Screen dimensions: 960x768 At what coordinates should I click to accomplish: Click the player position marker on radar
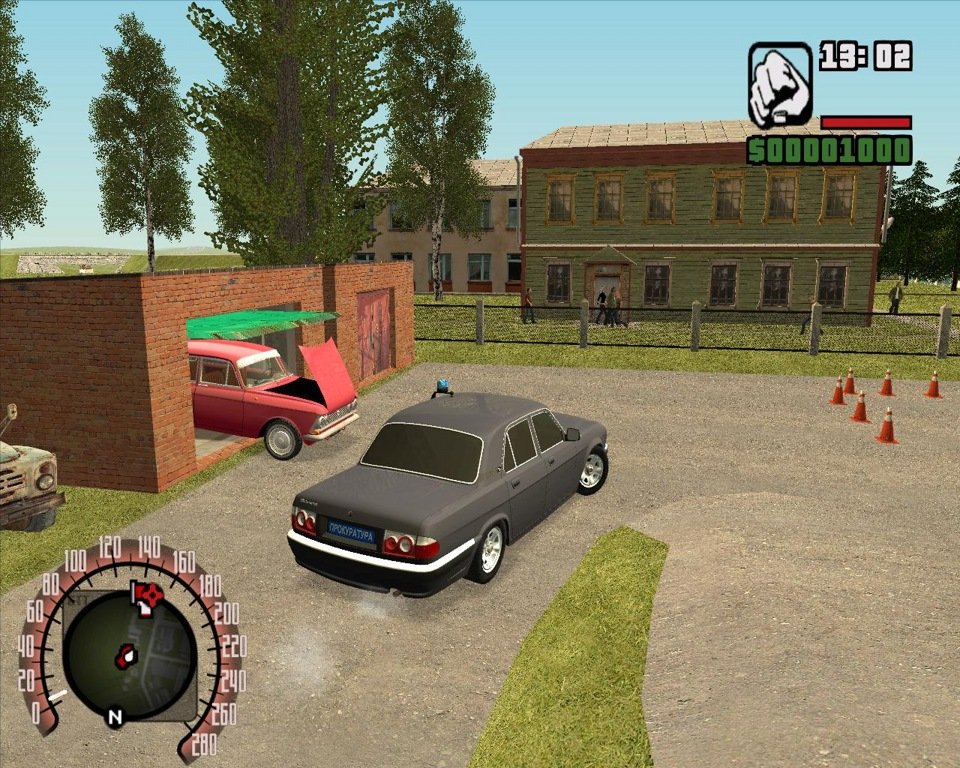125,657
